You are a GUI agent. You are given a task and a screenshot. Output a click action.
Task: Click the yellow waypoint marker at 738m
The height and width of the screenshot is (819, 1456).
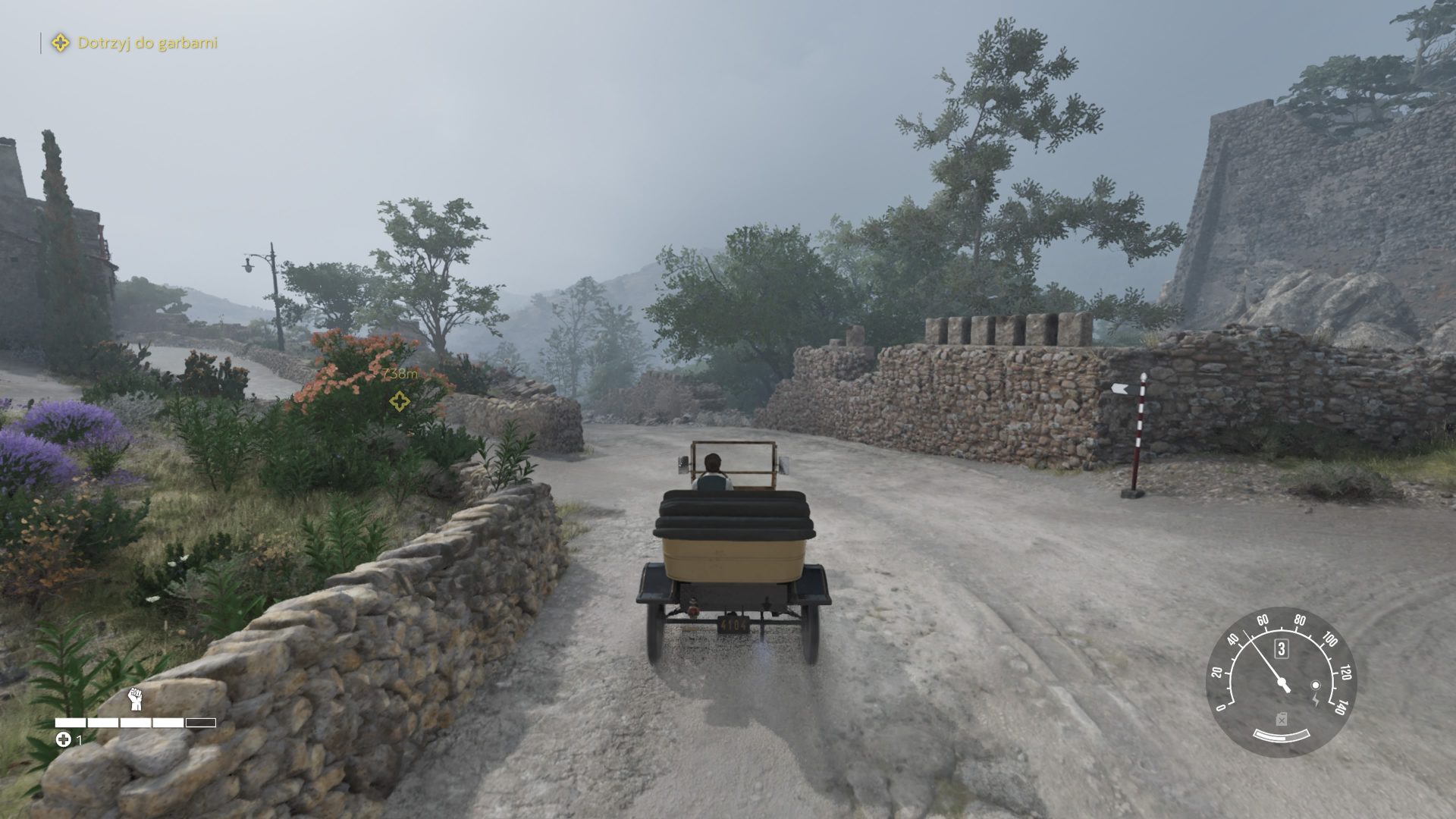[400, 401]
